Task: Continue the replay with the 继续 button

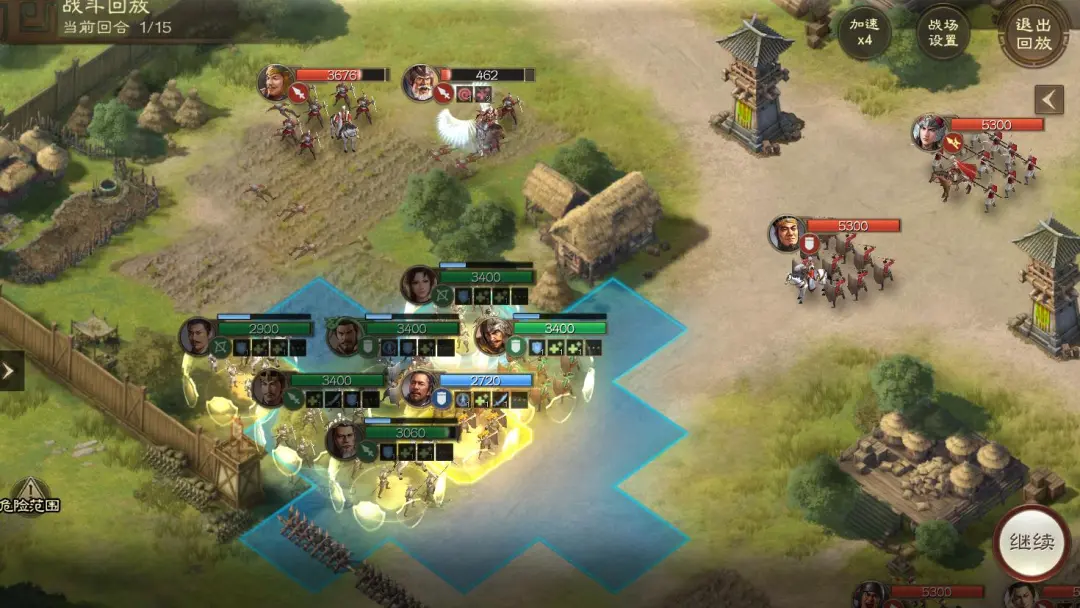Action: point(1031,543)
